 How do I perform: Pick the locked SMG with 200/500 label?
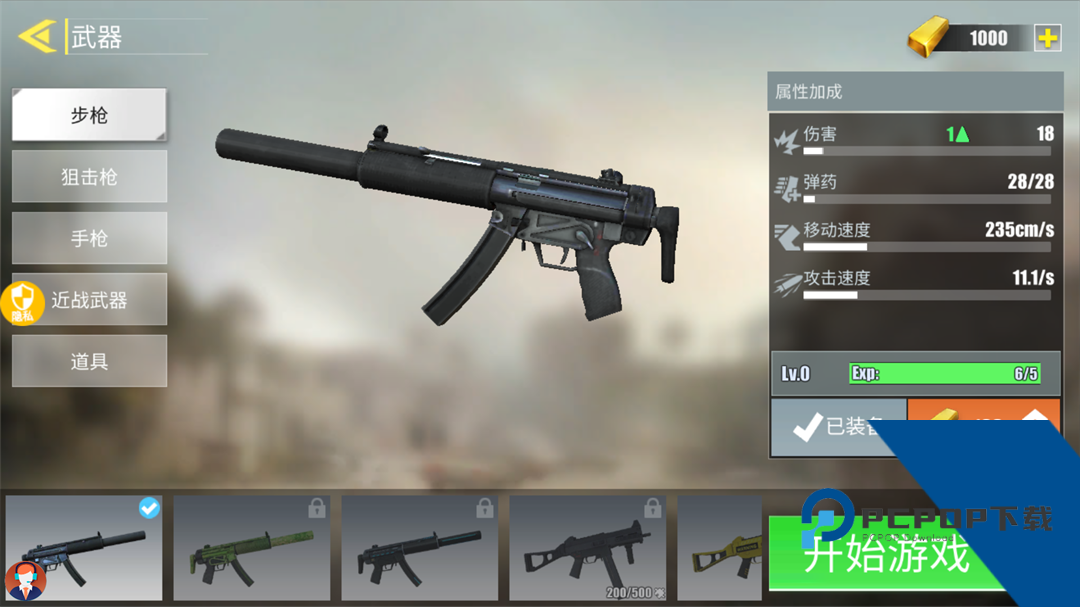coord(587,547)
